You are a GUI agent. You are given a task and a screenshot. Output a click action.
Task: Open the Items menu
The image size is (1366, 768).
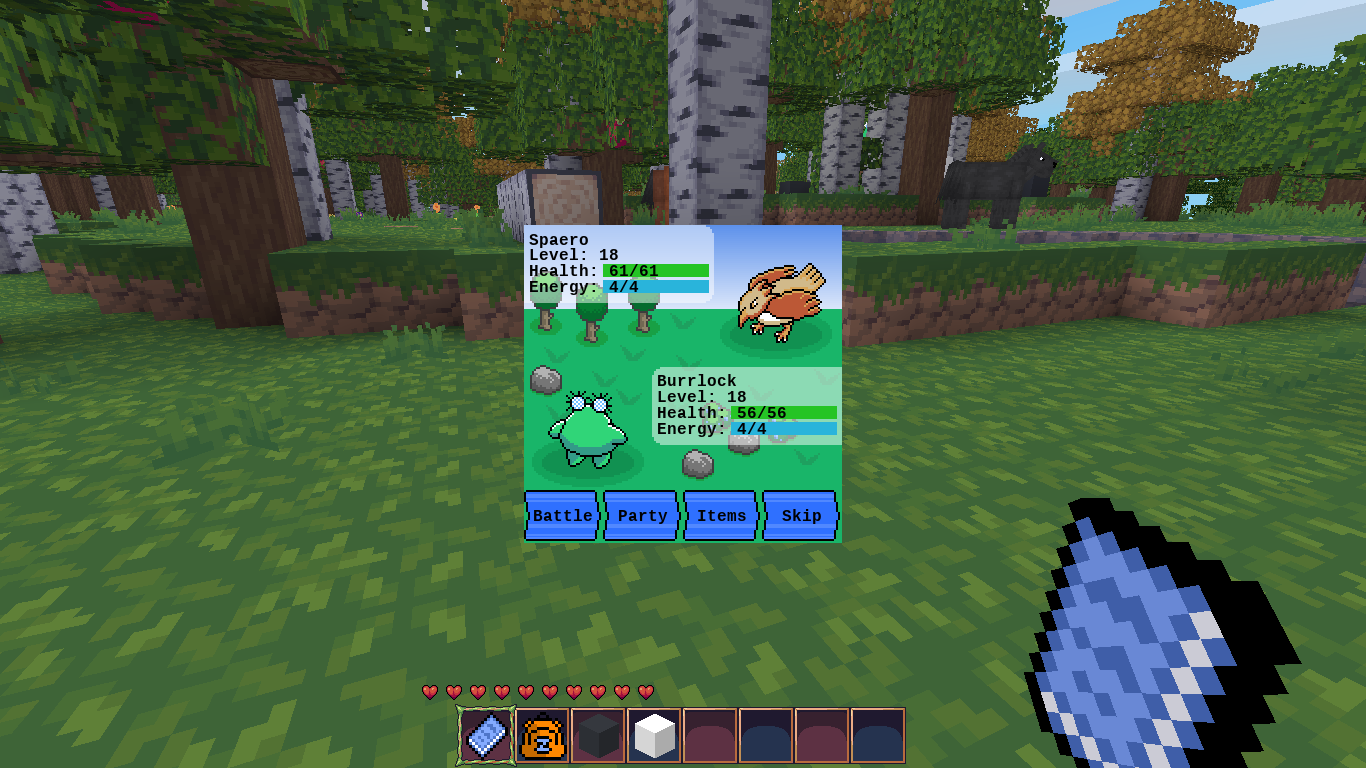pyautogui.click(x=721, y=516)
